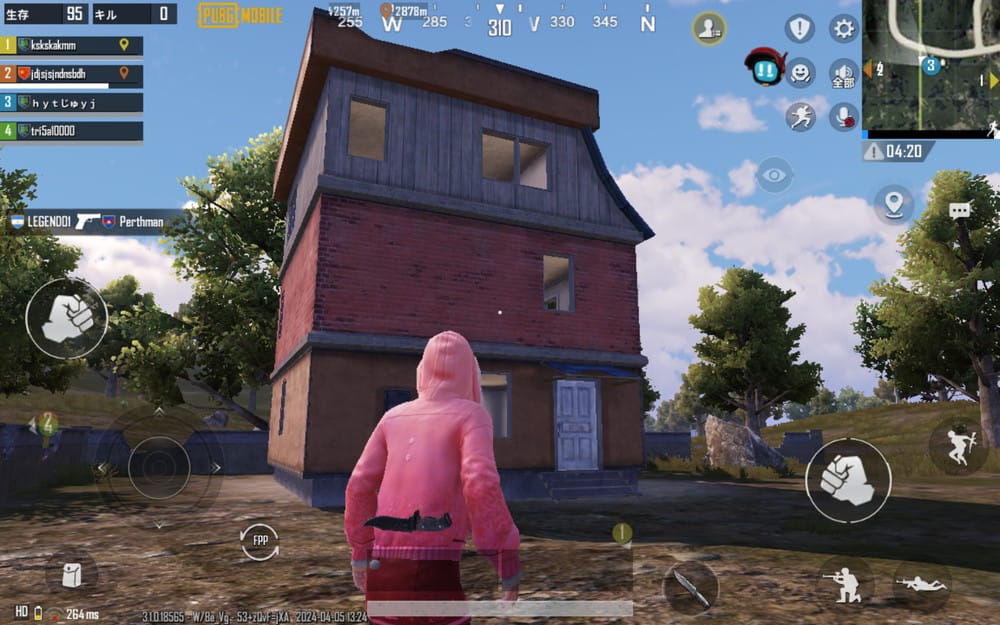
Task: Open the backpack inventory
Action: (72, 574)
